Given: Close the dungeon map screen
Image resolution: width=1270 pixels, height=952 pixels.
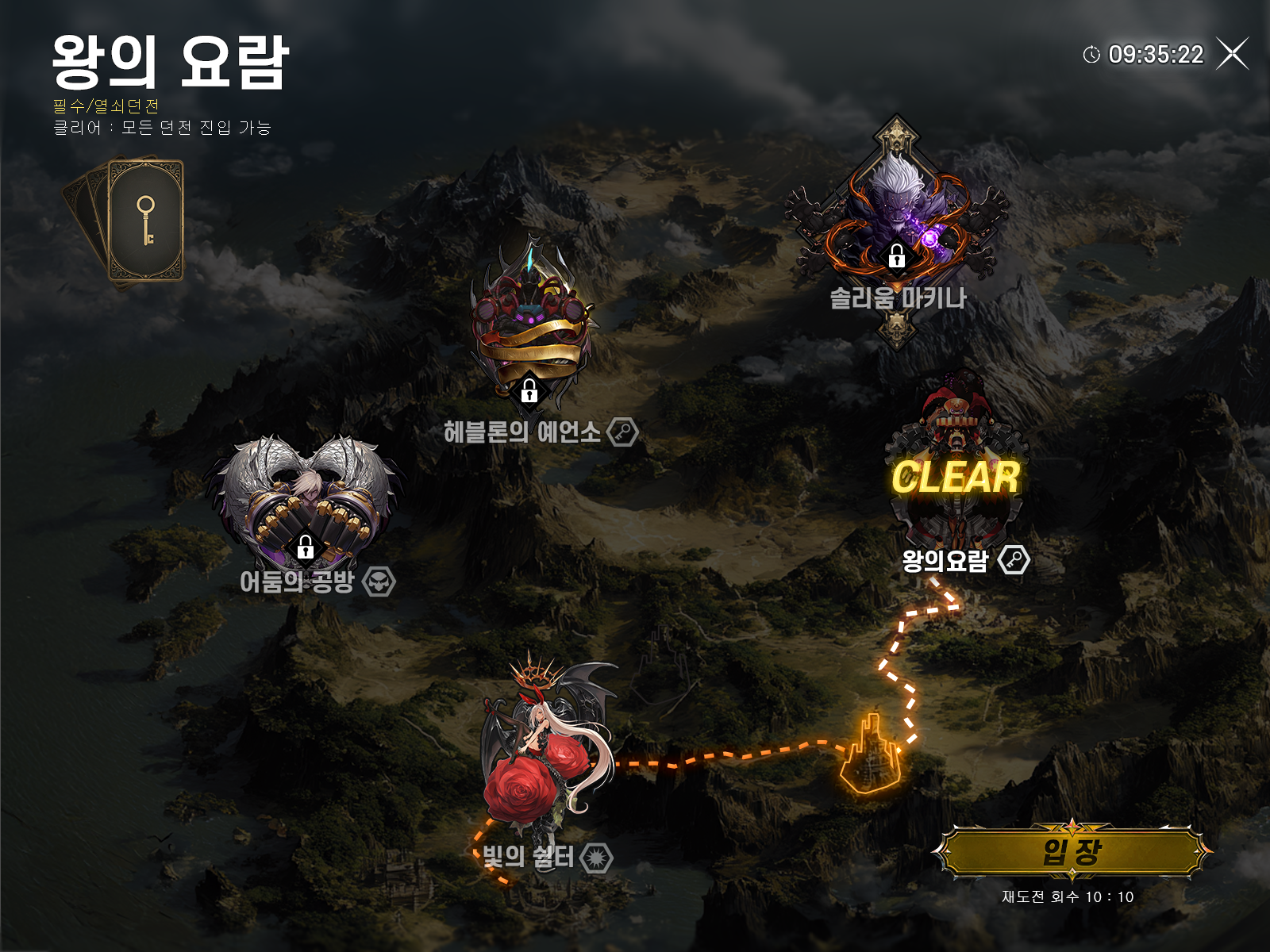Looking at the screenshot, I should pyautogui.click(x=1233, y=54).
